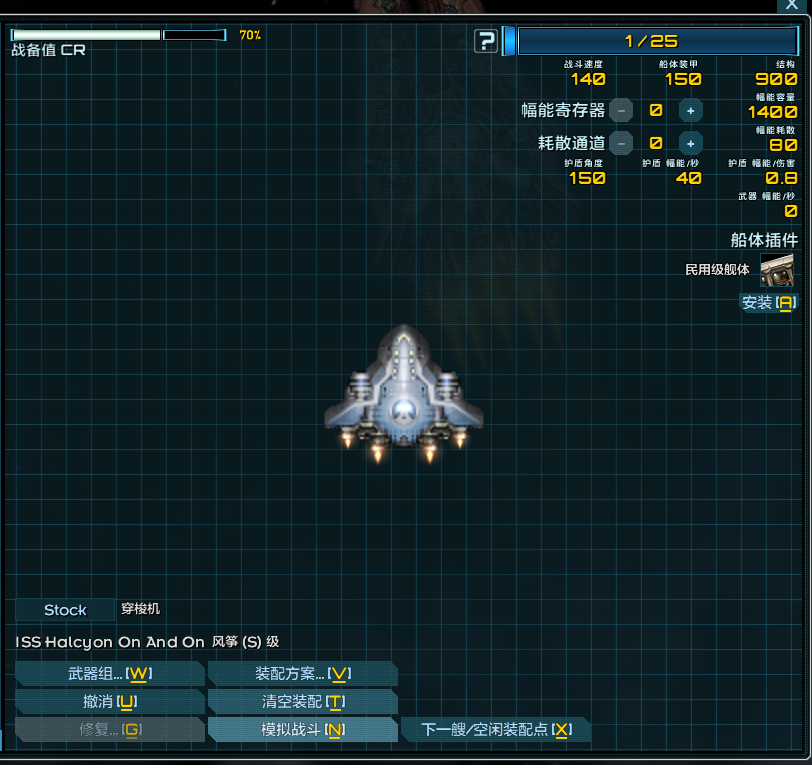
Task: Go to 下一艘/空闲装配点 next ship
Action: click(495, 729)
